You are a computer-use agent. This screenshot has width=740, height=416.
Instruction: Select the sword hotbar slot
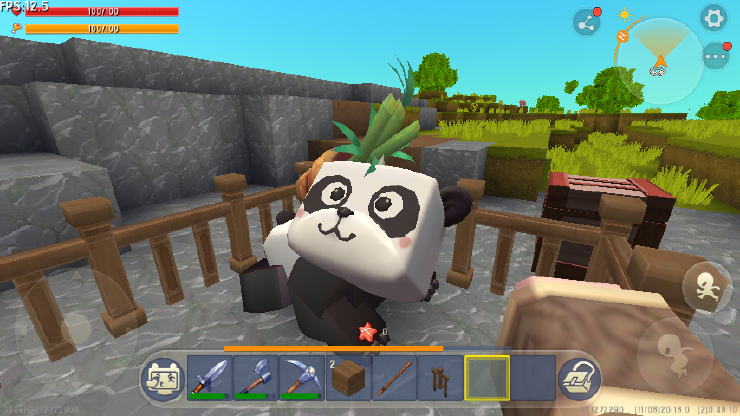pyautogui.click(x=210, y=378)
